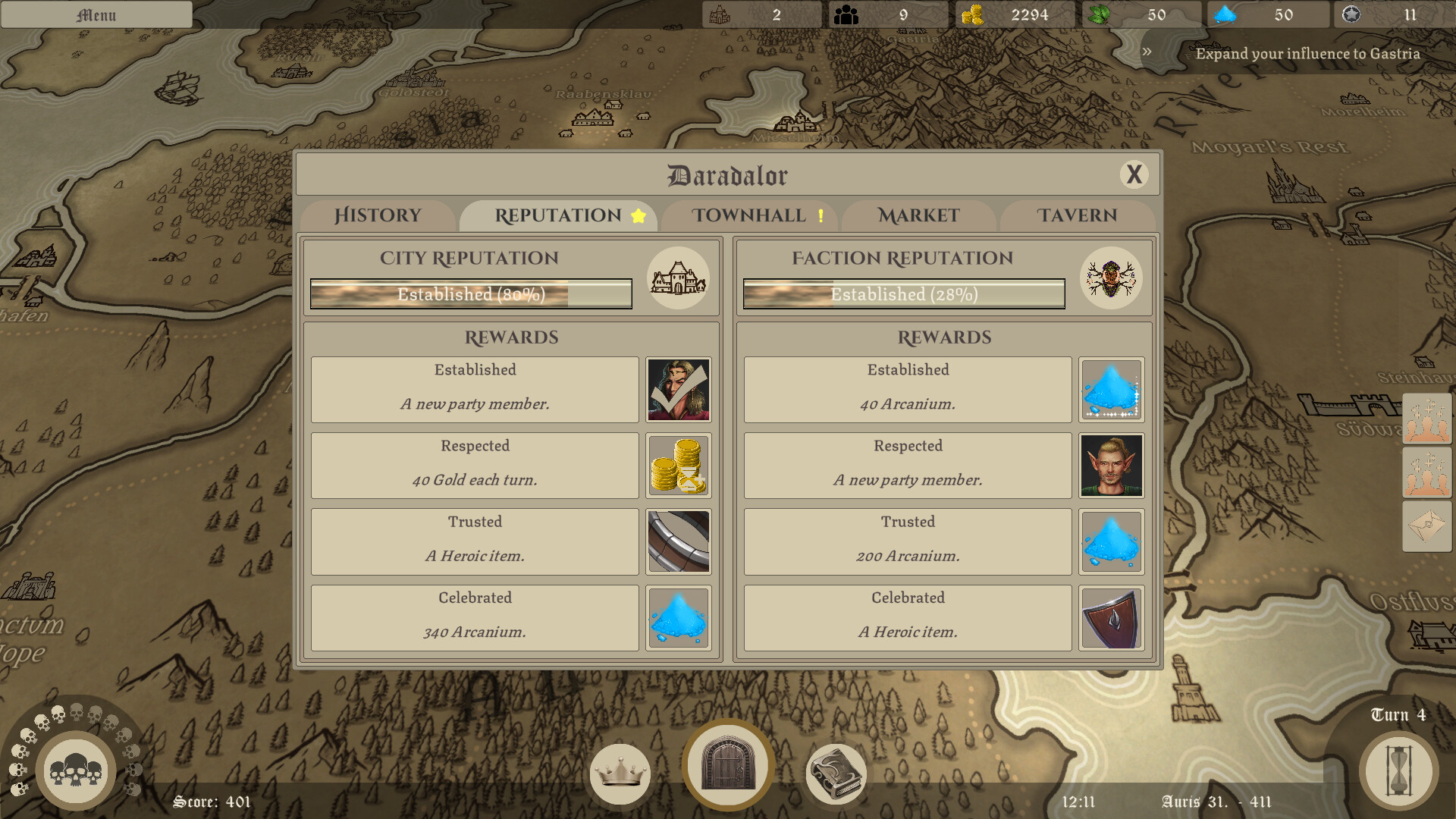Screen dimensions: 1456x819
Task: Click the Established 80% city reputation bar
Action: [470, 294]
